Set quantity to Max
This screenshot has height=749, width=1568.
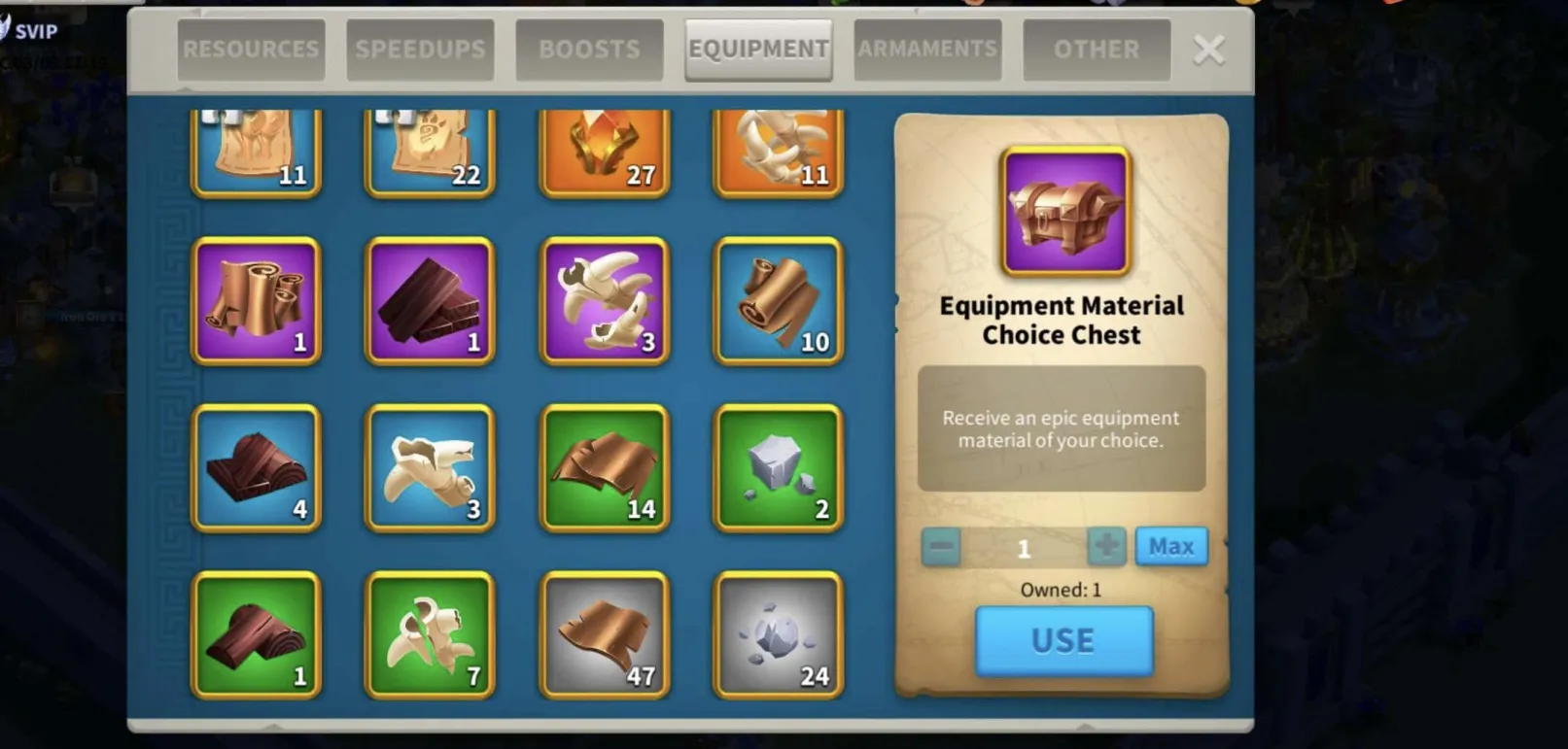[1170, 547]
